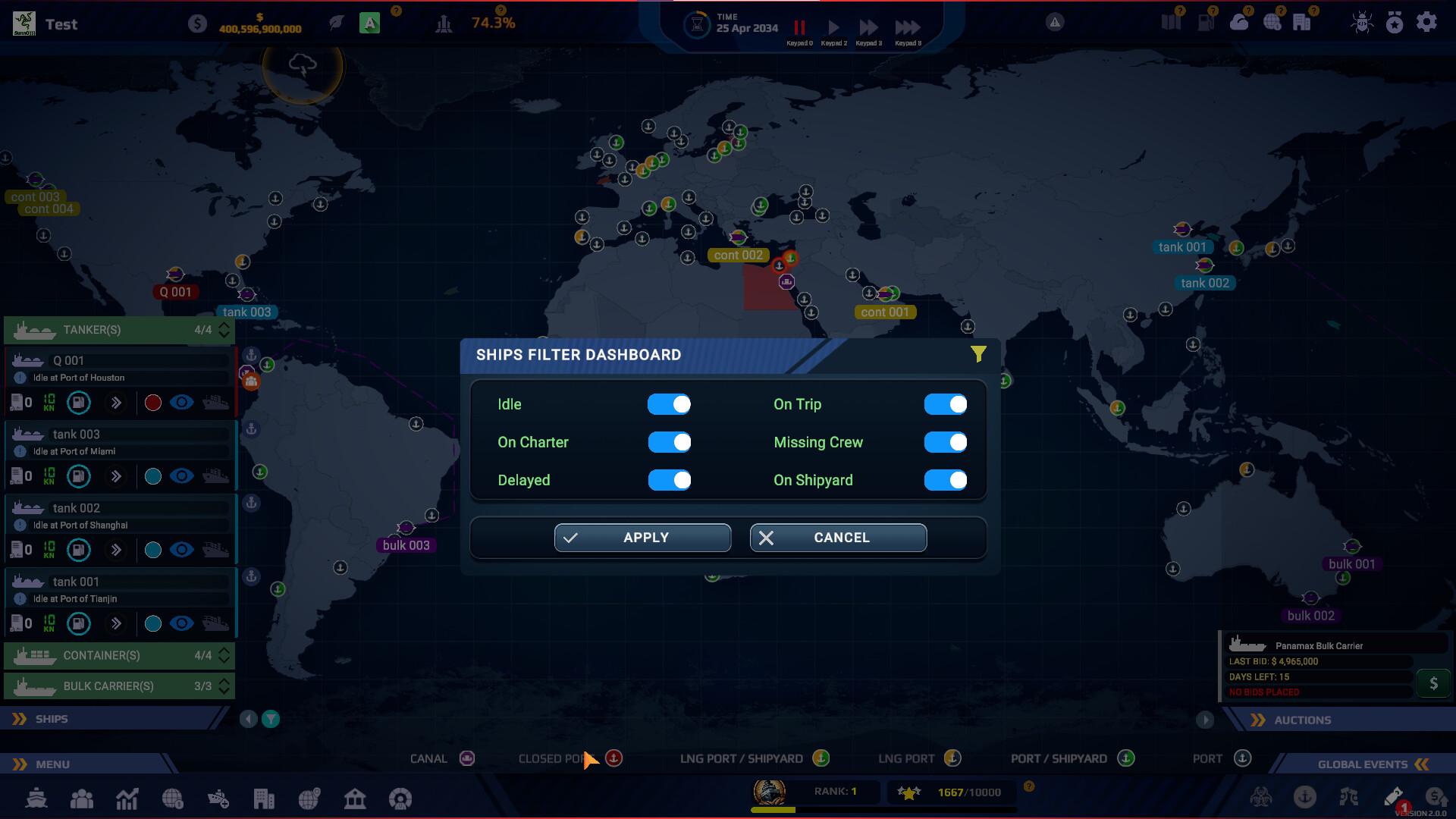The height and width of the screenshot is (819, 1456).
Task: Turn off the Missing Crew filter
Action: [x=946, y=442]
